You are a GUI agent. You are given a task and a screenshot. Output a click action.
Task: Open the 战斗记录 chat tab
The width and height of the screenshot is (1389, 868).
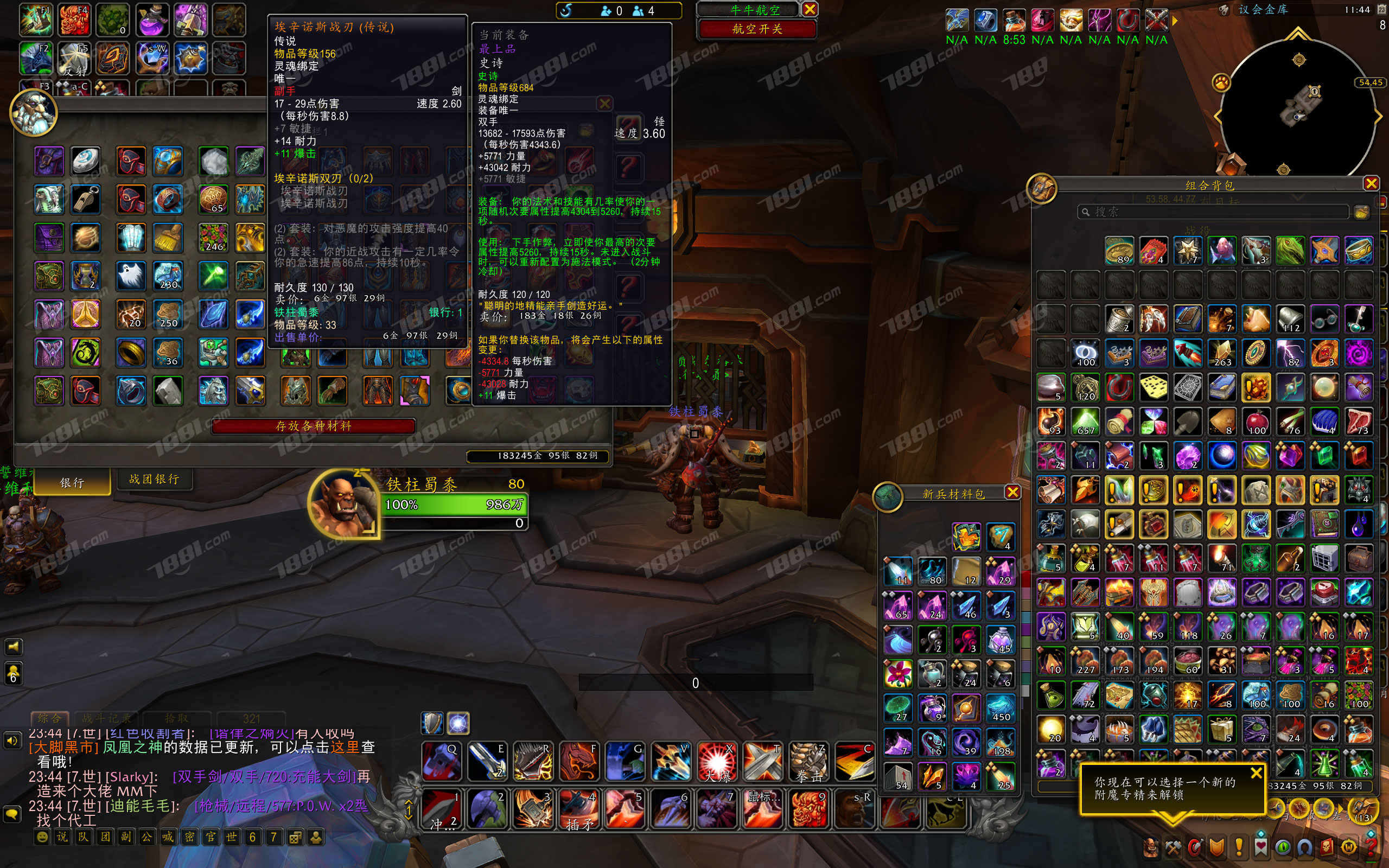tap(107, 718)
